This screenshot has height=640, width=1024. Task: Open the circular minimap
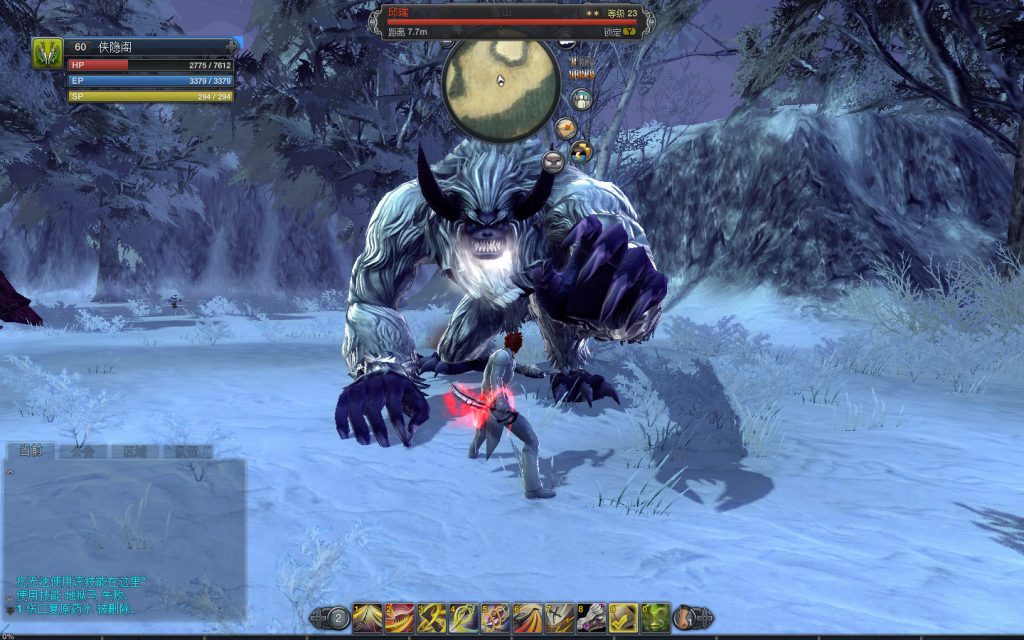click(x=500, y=88)
